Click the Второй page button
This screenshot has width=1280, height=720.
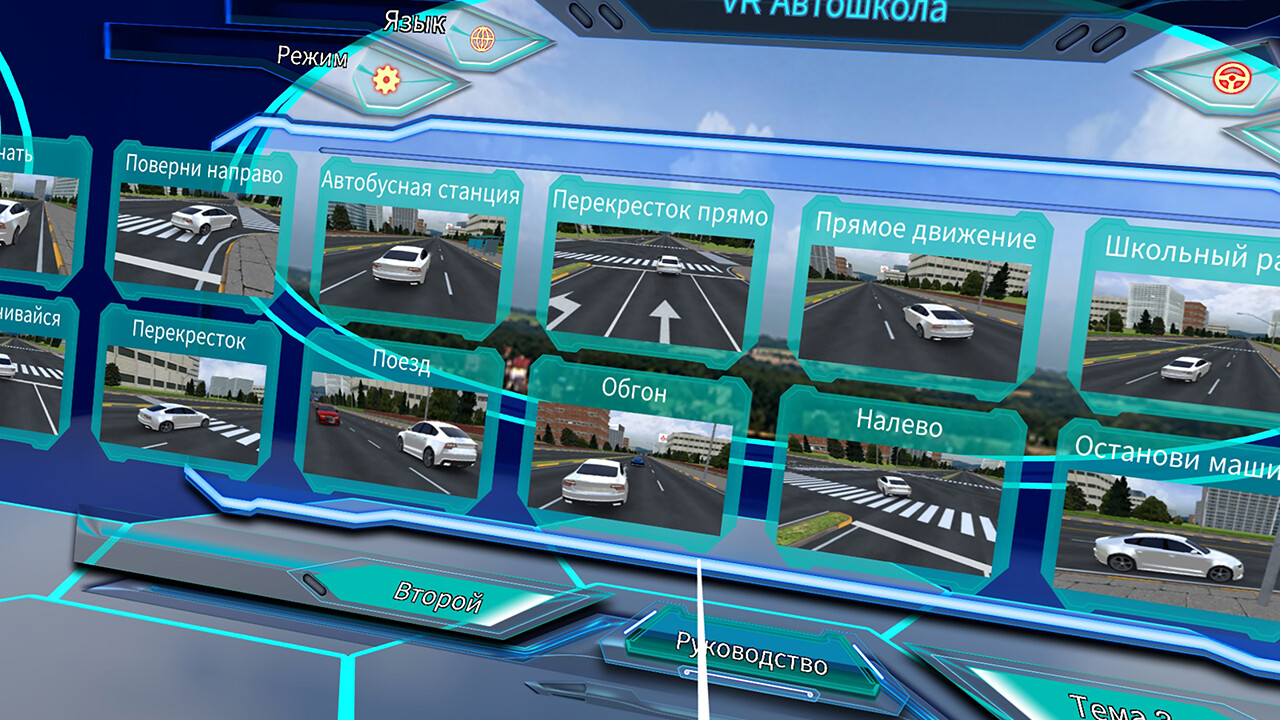(440, 595)
